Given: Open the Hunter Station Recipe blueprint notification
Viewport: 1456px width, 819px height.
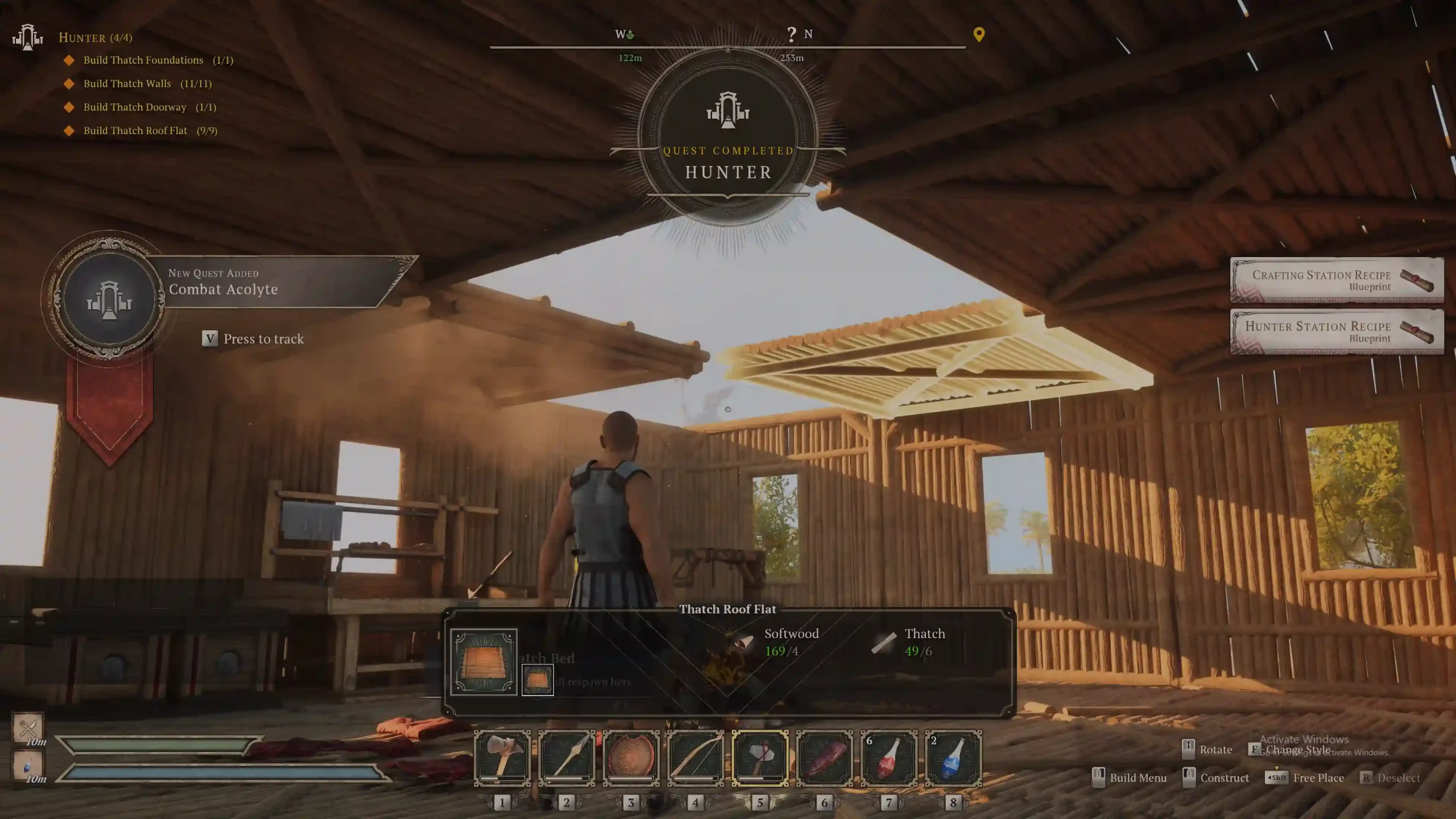Looking at the screenshot, I should (1337, 332).
